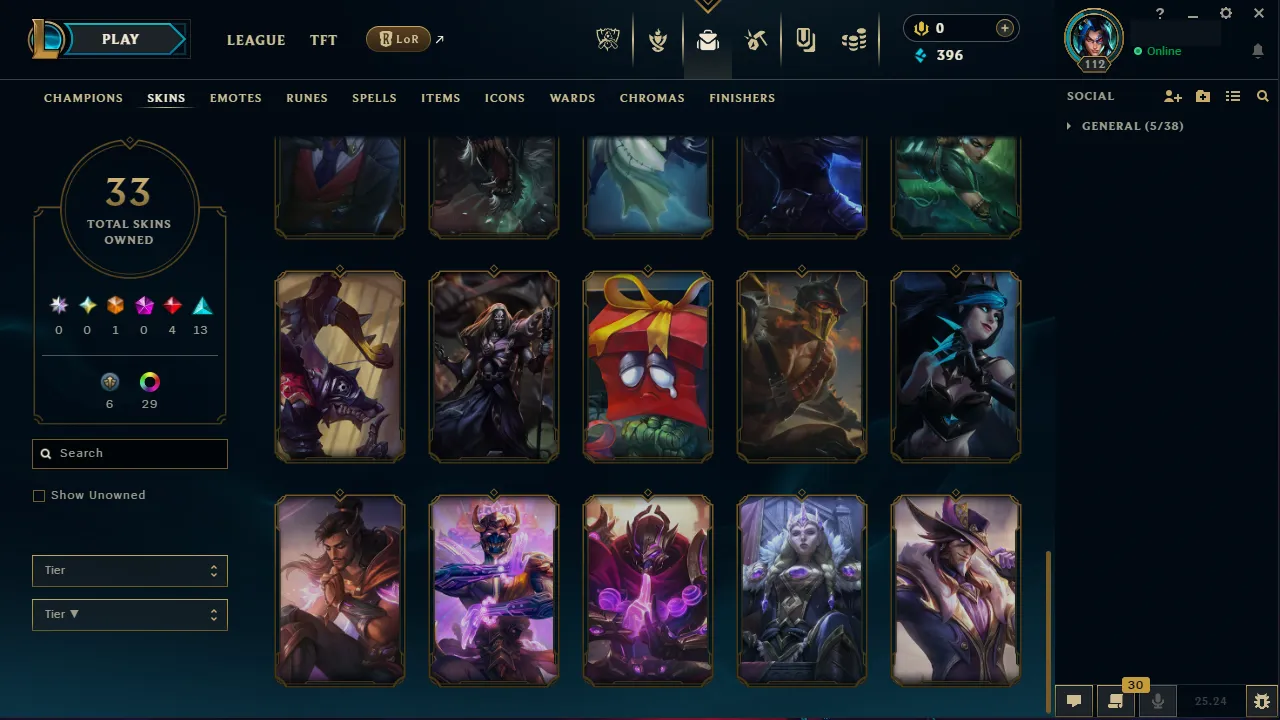
Task: Click the PLAY button
Action: pos(120,39)
